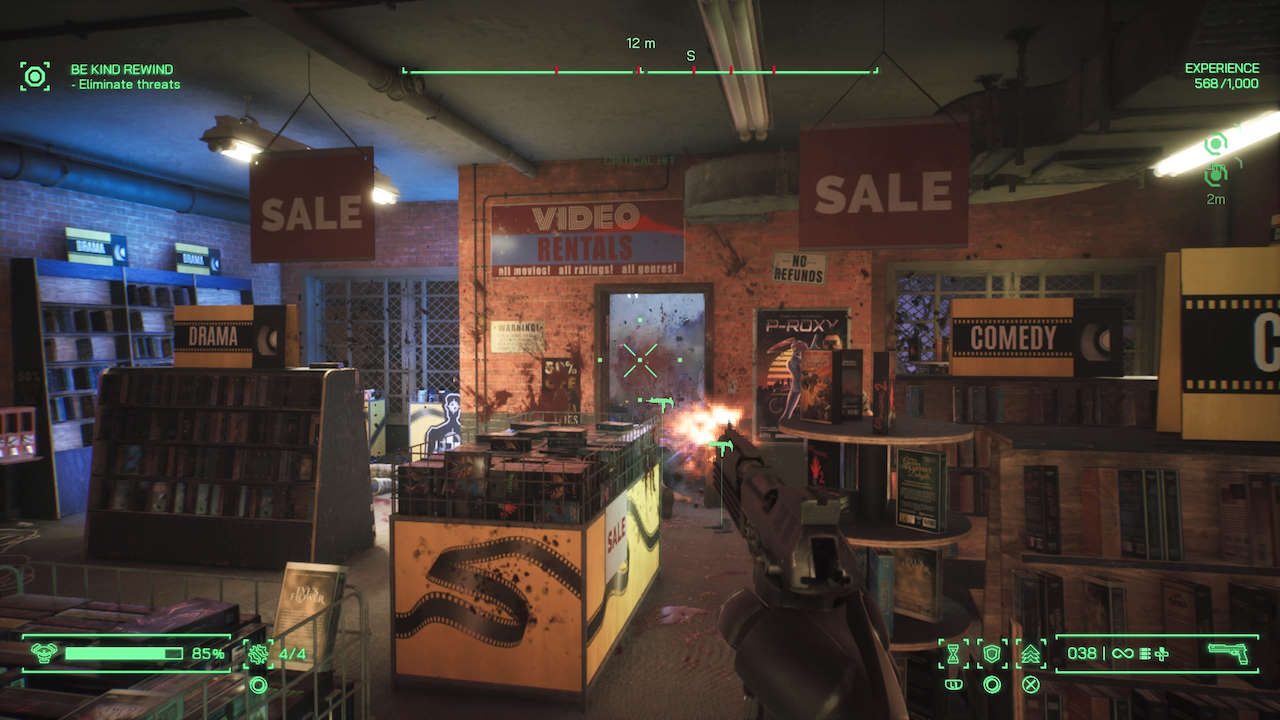Click the 2m objective waypoint marker
Image resolution: width=1280 pixels, height=720 pixels.
click(1216, 174)
